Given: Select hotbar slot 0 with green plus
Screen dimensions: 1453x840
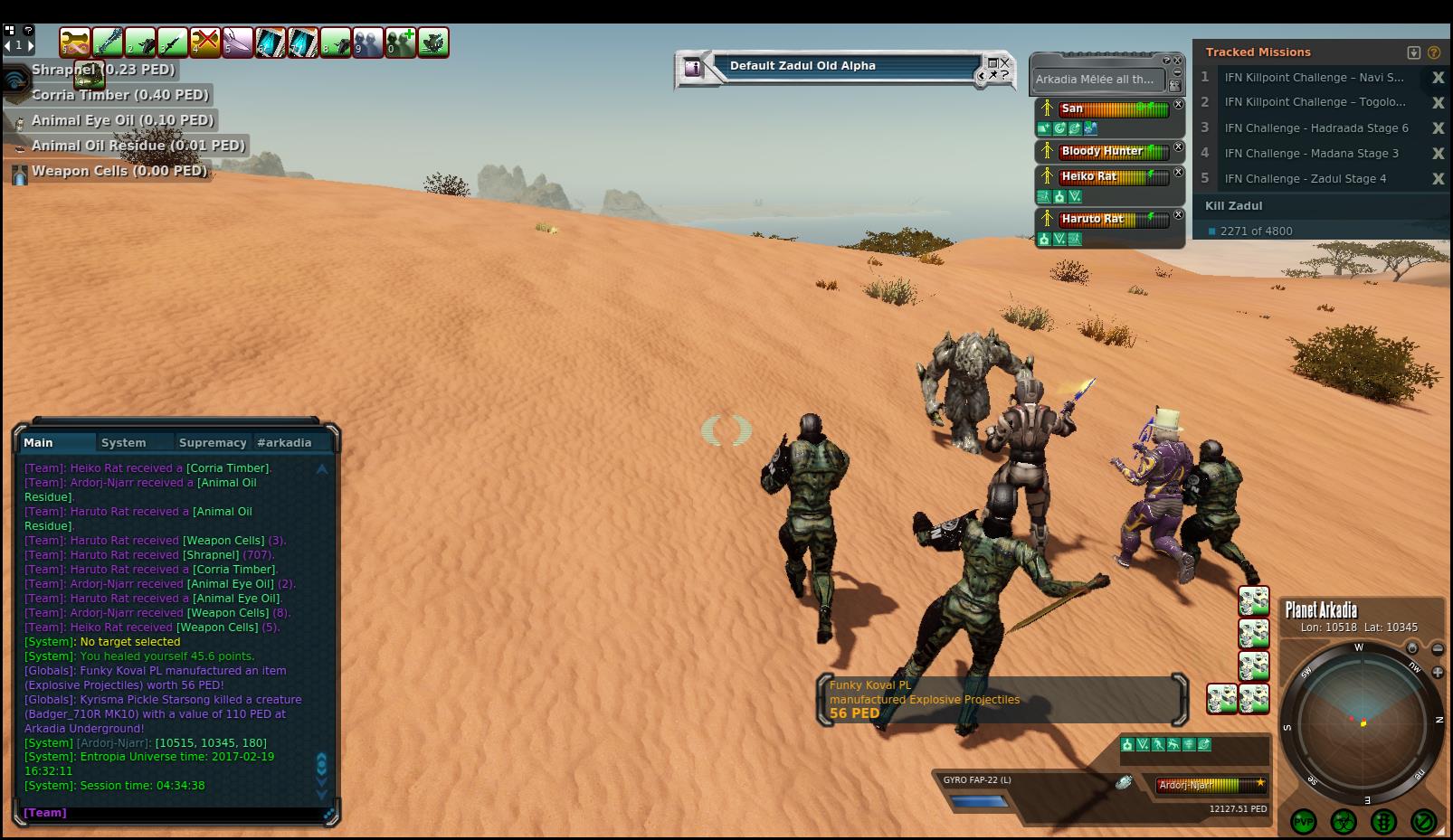Looking at the screenshot, I should point(401,42).
